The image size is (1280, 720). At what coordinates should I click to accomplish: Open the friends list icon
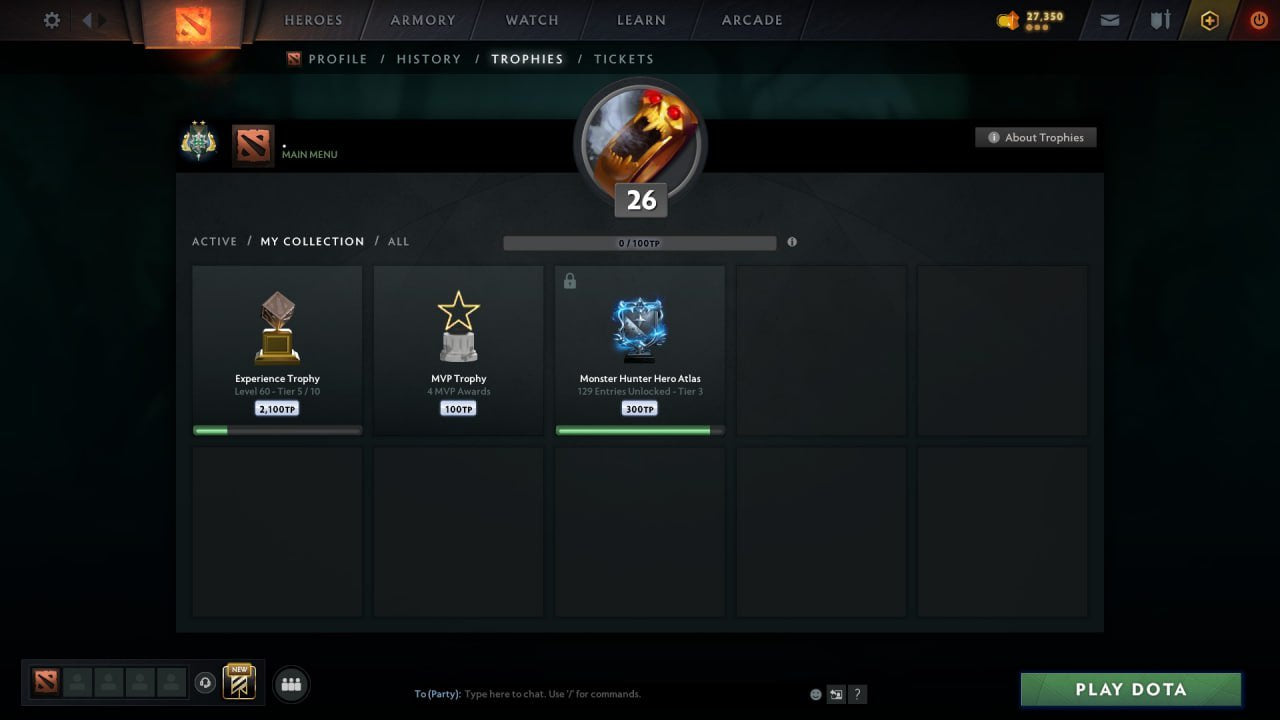[290, 684]
